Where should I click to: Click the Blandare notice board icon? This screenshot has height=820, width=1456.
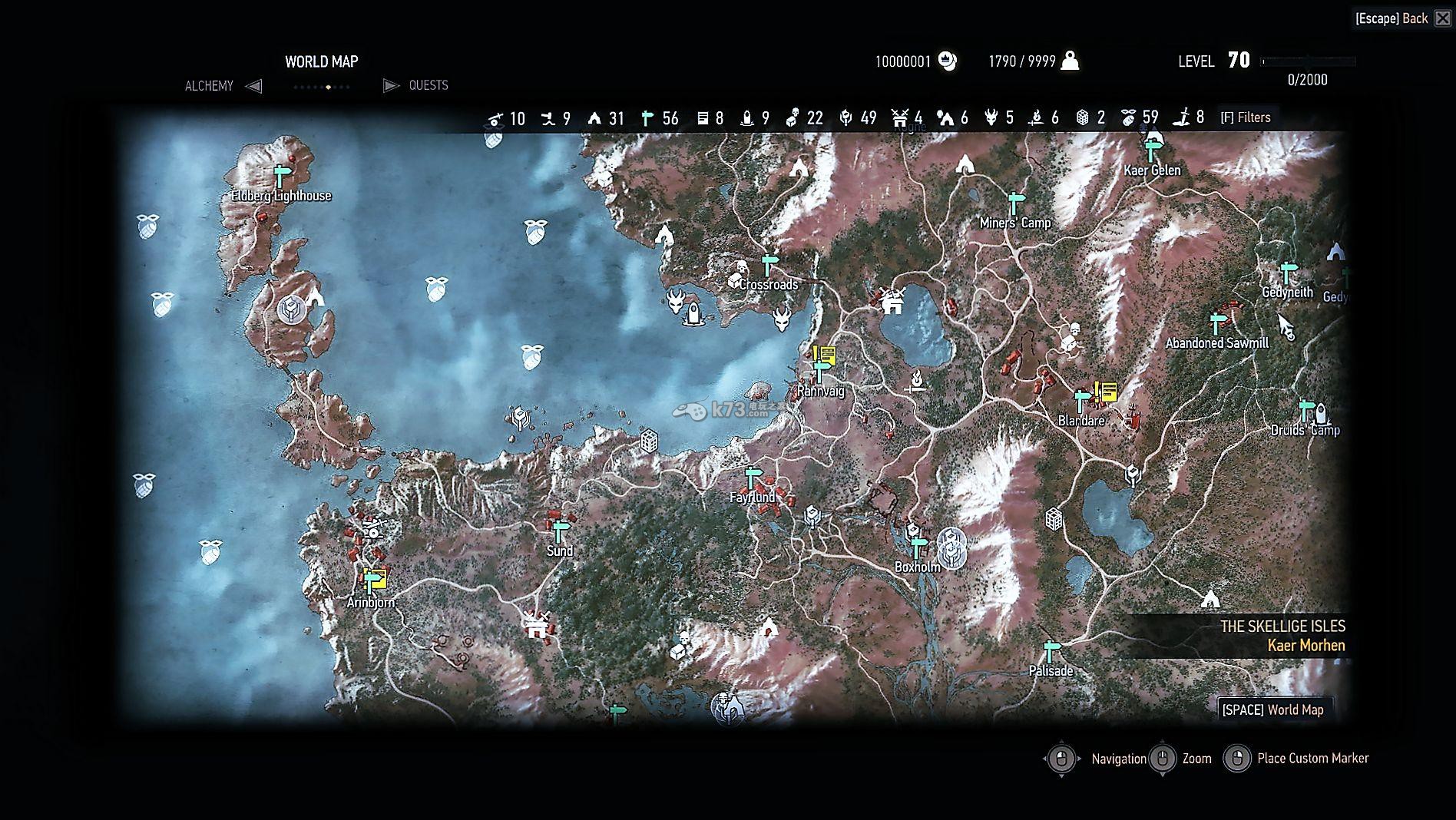click(x=1107, y=392)
